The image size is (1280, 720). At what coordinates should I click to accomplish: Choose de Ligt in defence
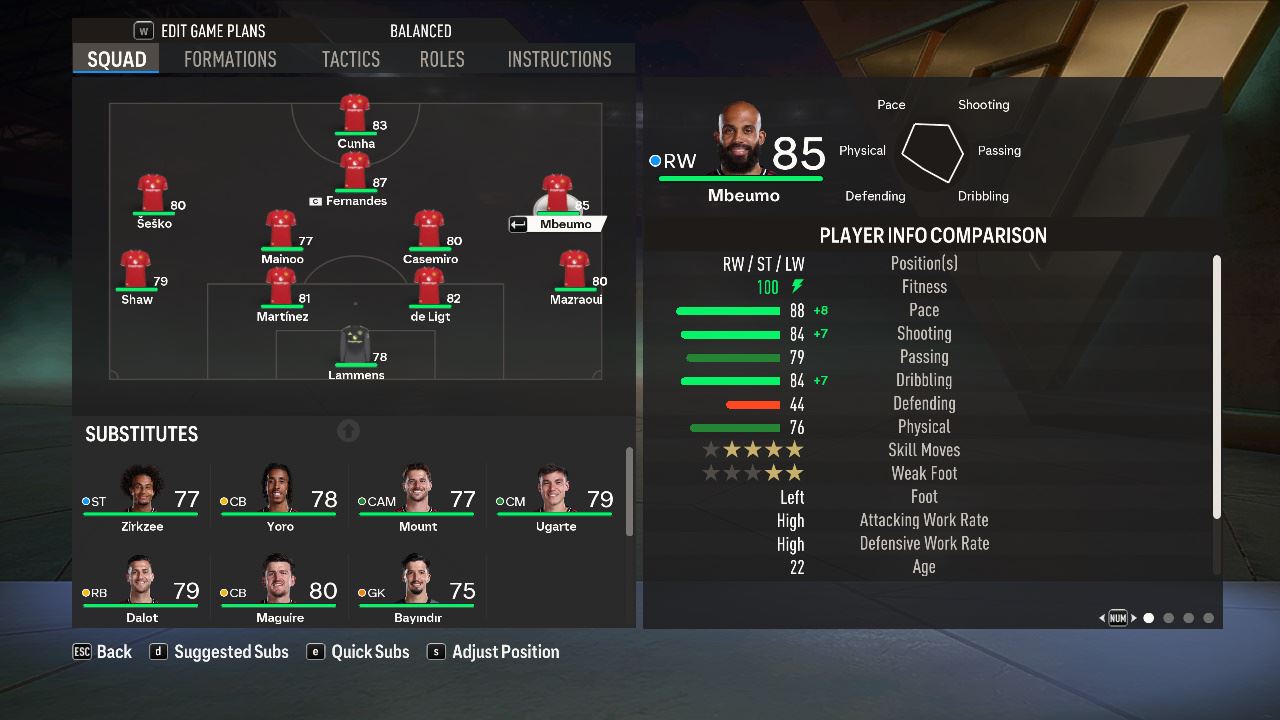[x=429, y=287]
